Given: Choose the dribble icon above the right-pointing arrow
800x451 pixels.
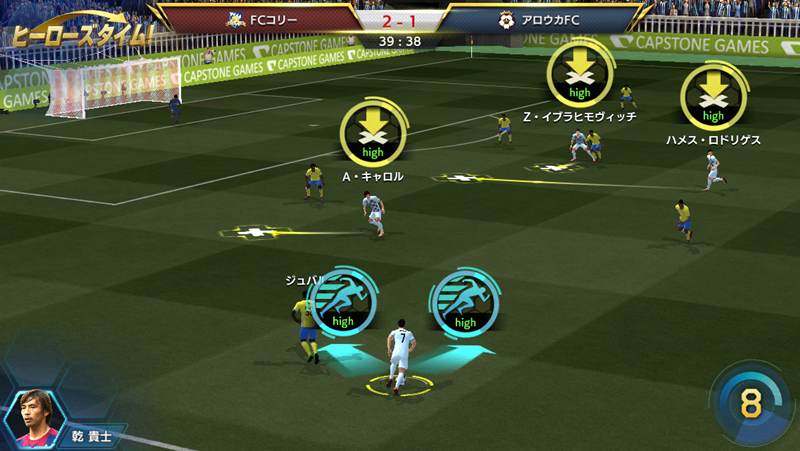Looking at the screenshot, I should (x=465, y=303).
